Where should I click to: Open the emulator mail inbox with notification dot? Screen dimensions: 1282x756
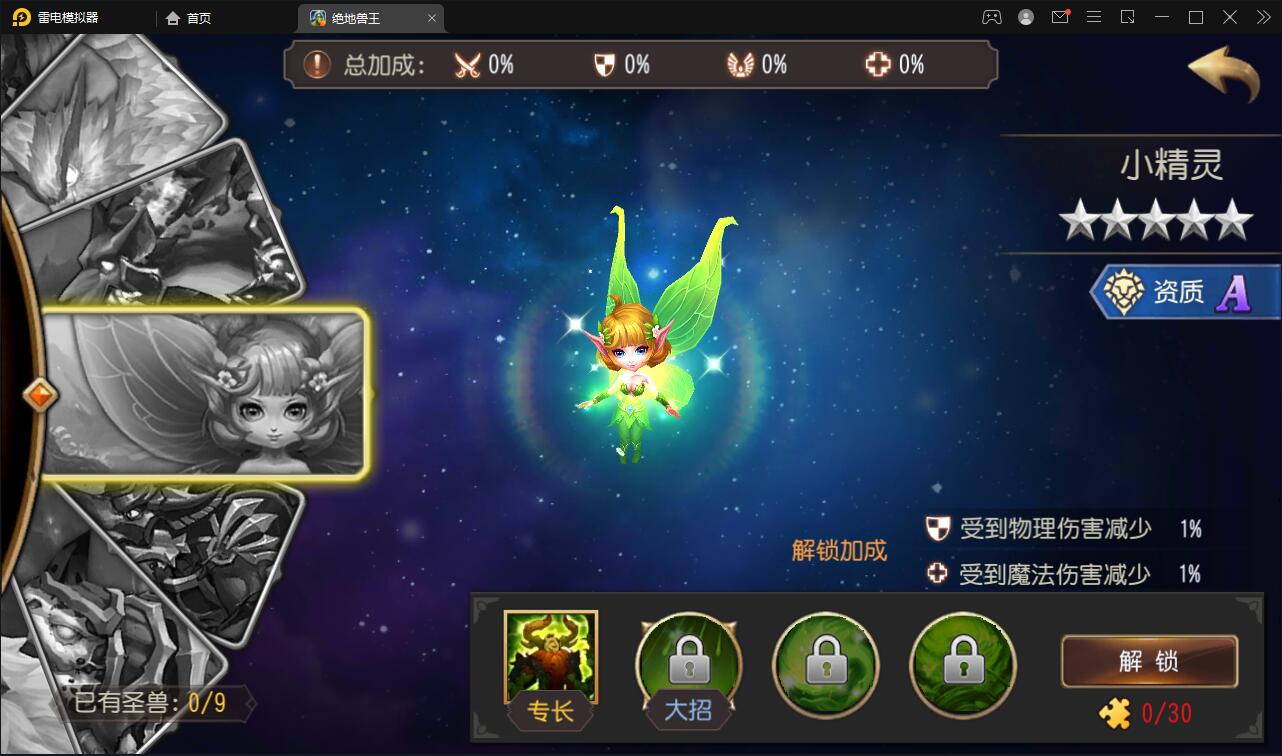[x=1059, y=17]
